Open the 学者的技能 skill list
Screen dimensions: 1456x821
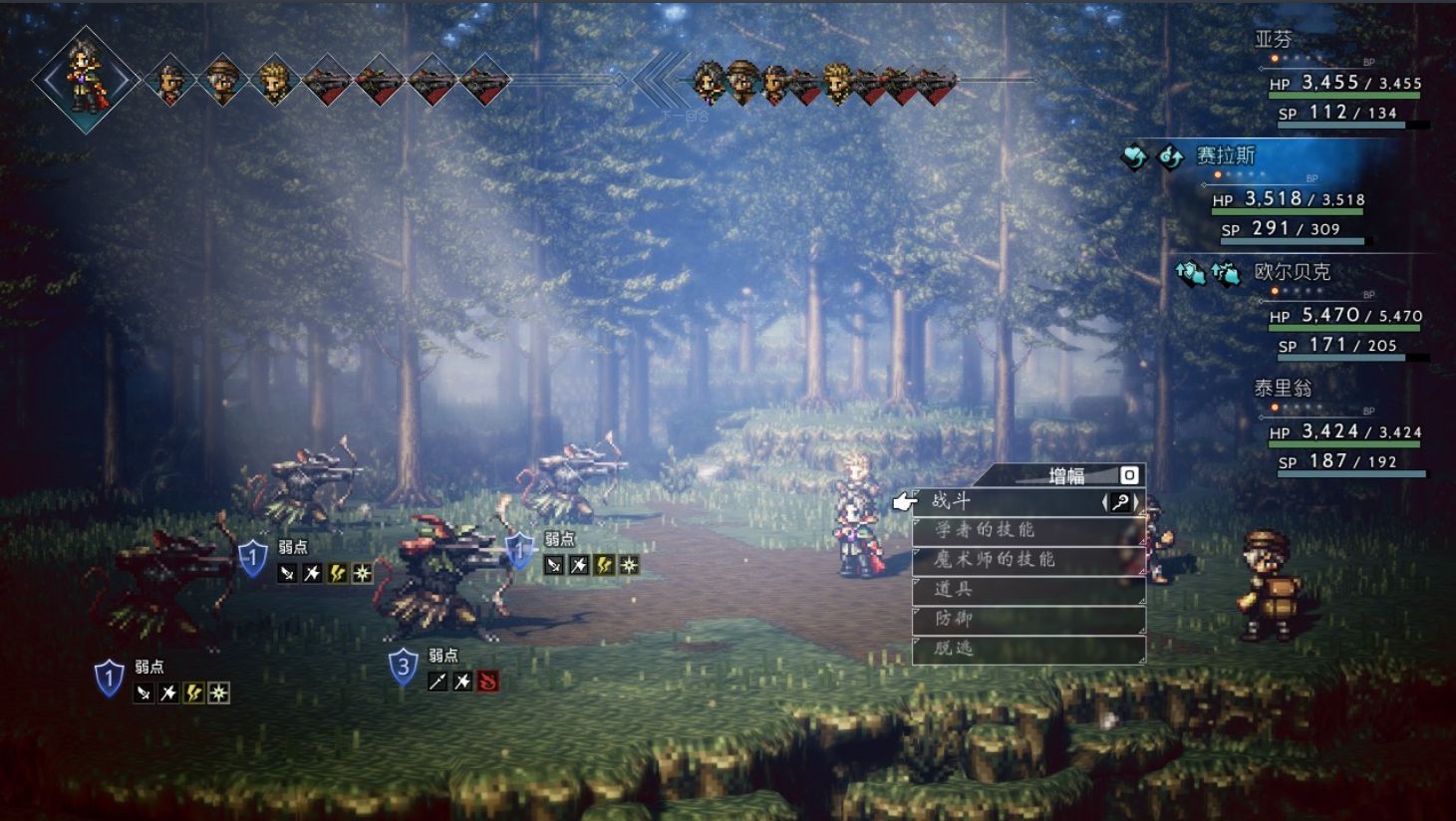[x=1026, y=530]
